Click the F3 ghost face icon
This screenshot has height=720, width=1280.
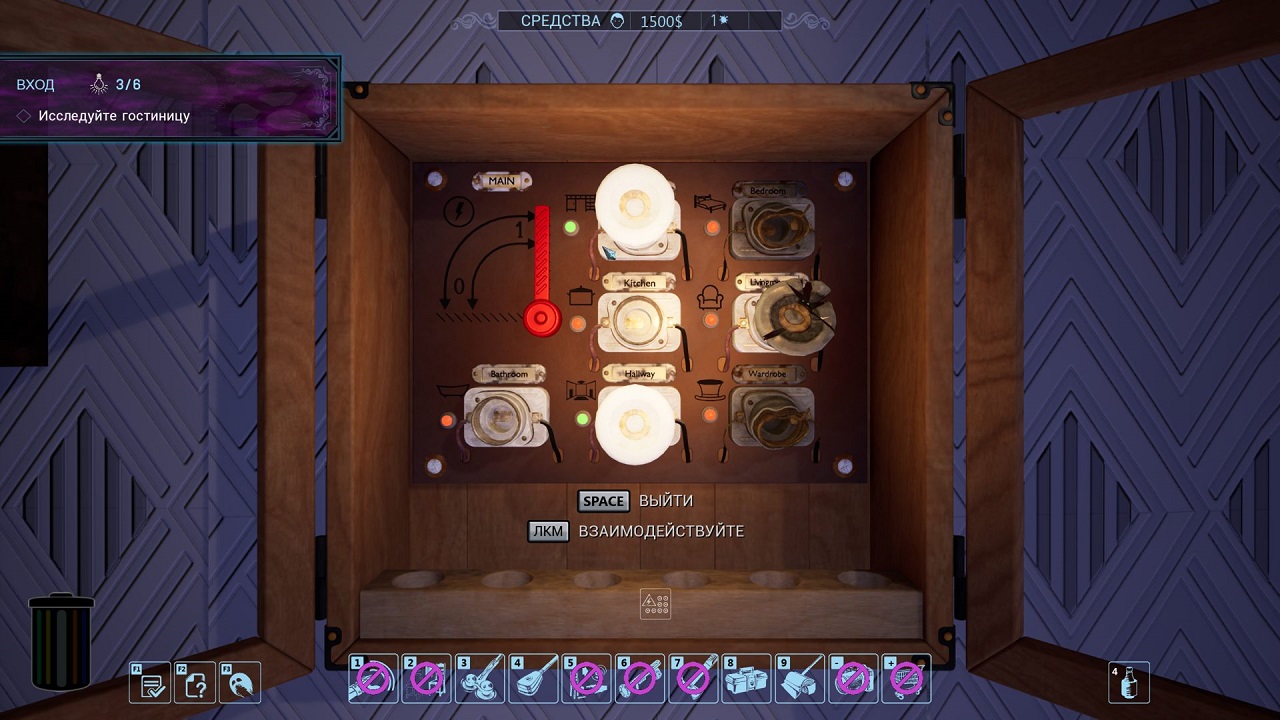(x=240, y=683)
